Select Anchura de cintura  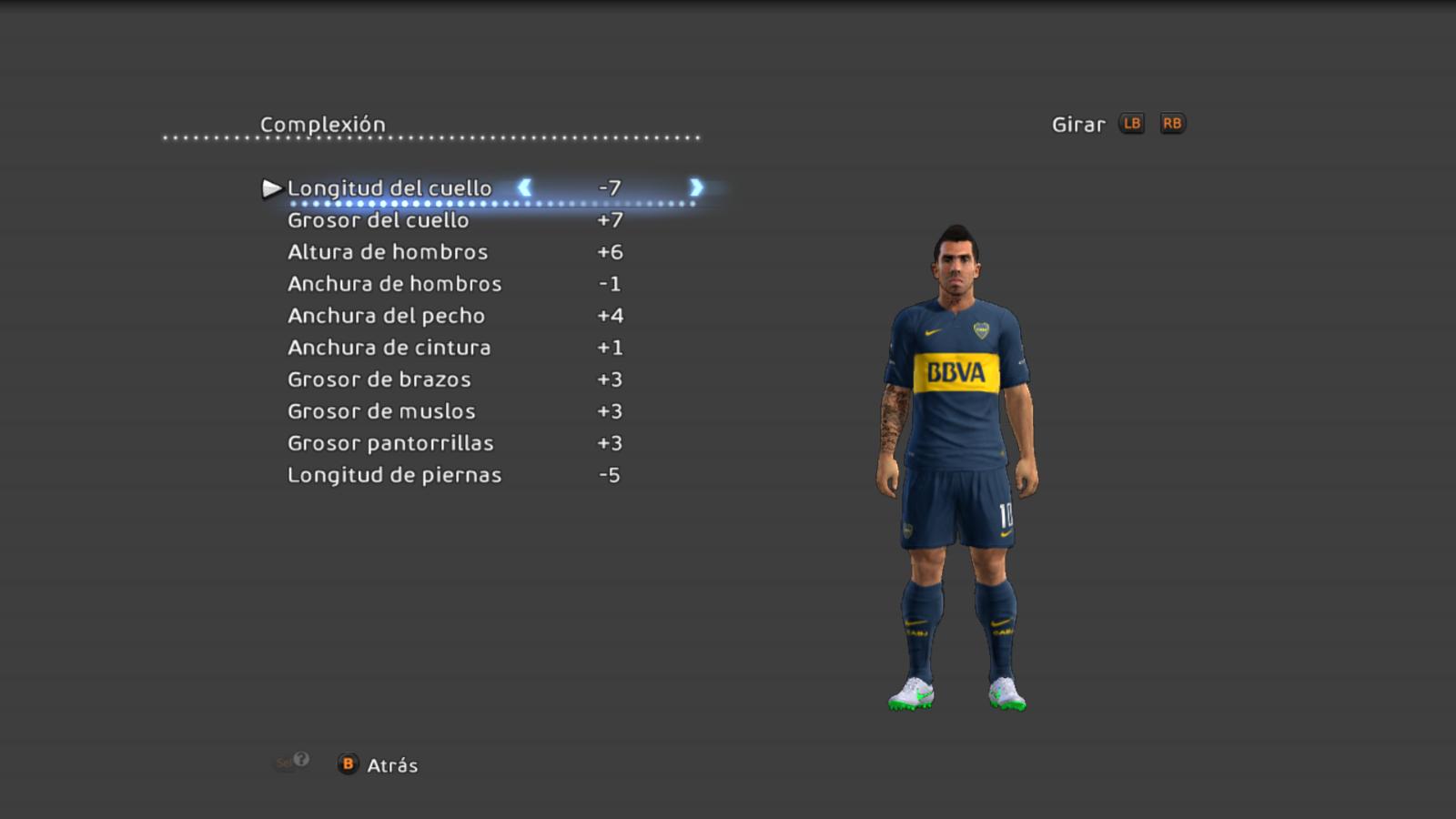tap(389, 348)
